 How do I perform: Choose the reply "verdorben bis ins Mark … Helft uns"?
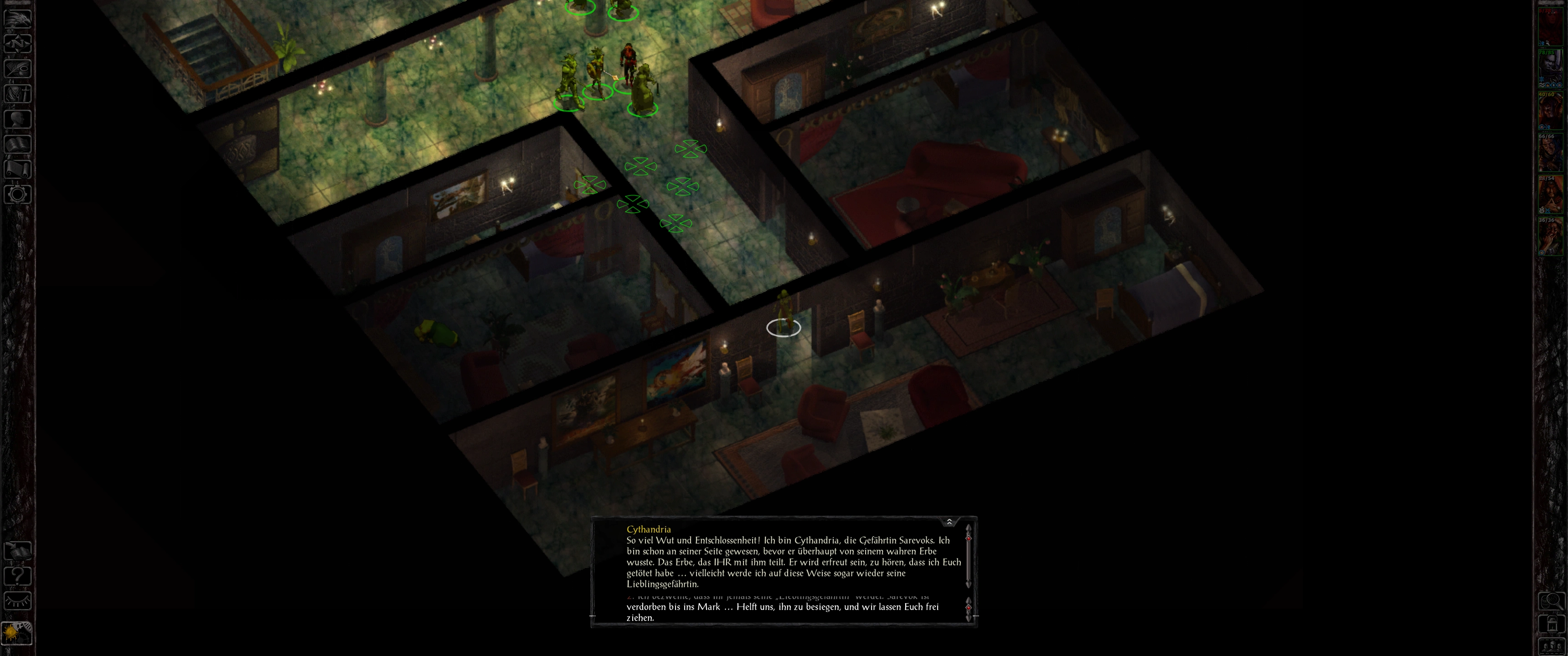tap(782, 611)
